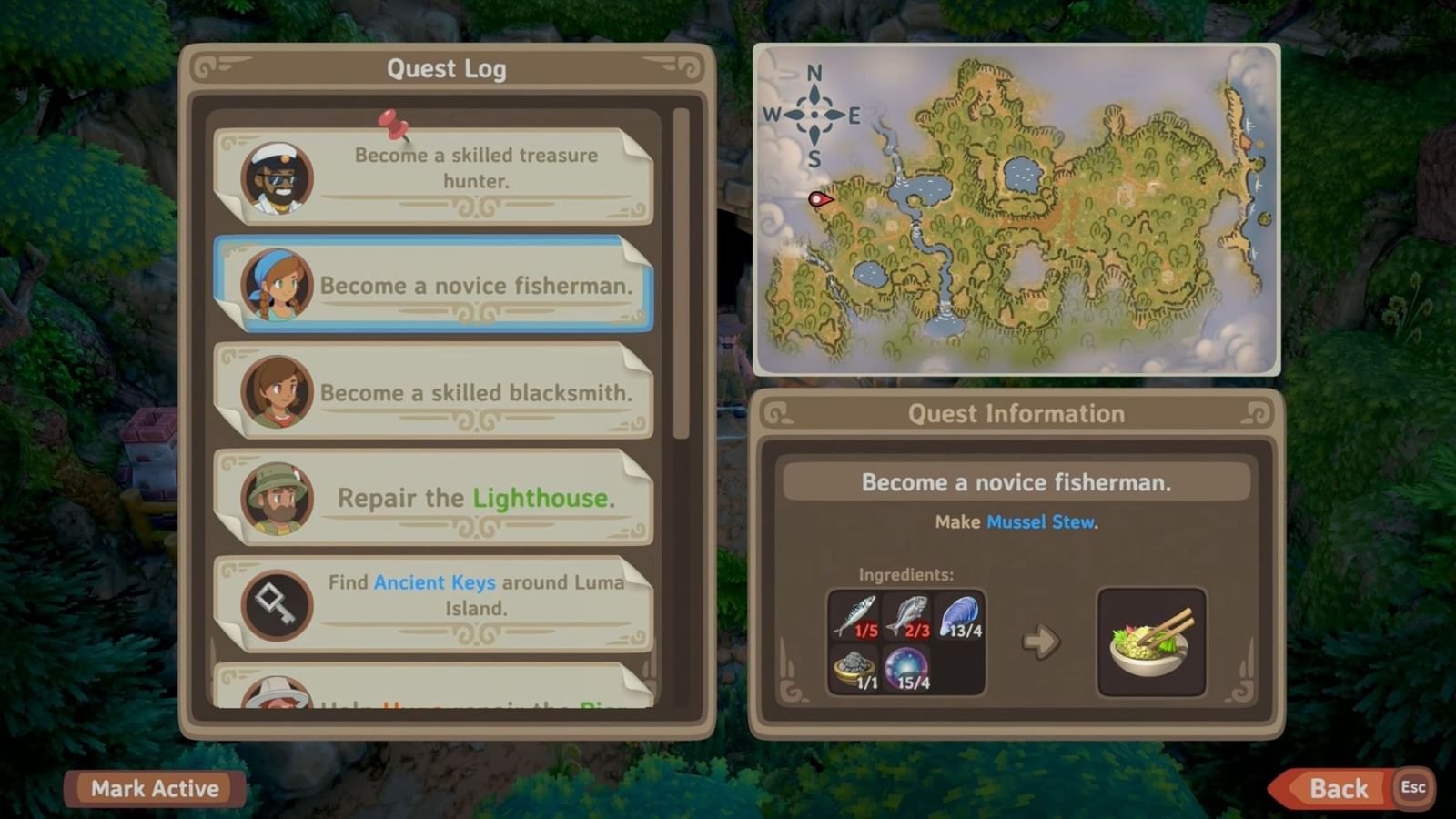Select the mussel ingredient icon showing 13/4

[x=960, y=617]
